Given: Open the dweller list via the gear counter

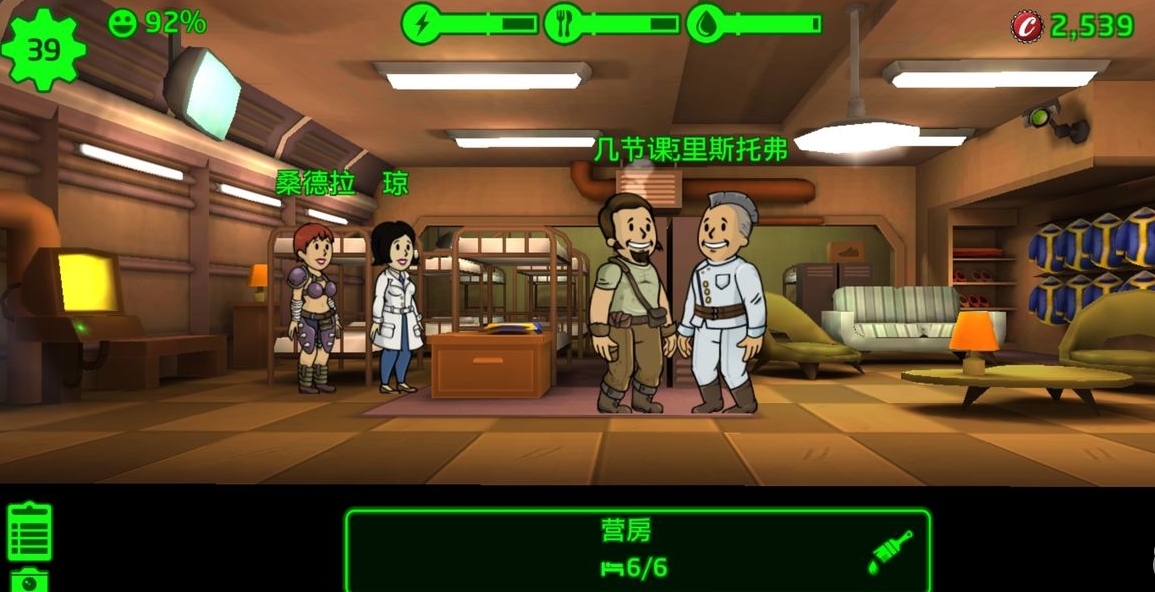Looking at the screenshot, I should (43, 49).
